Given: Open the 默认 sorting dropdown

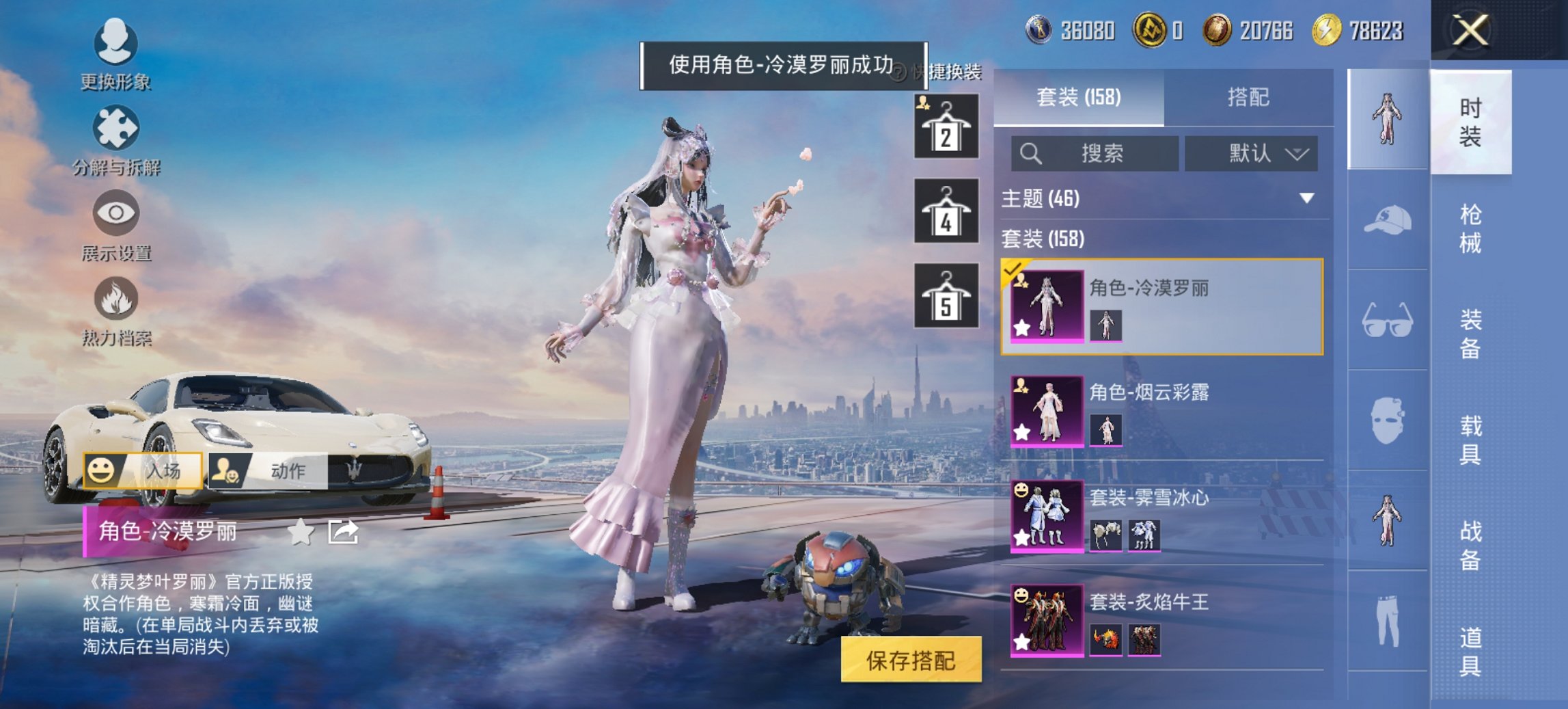Looking at the screenshot, I should (1250, 154).
